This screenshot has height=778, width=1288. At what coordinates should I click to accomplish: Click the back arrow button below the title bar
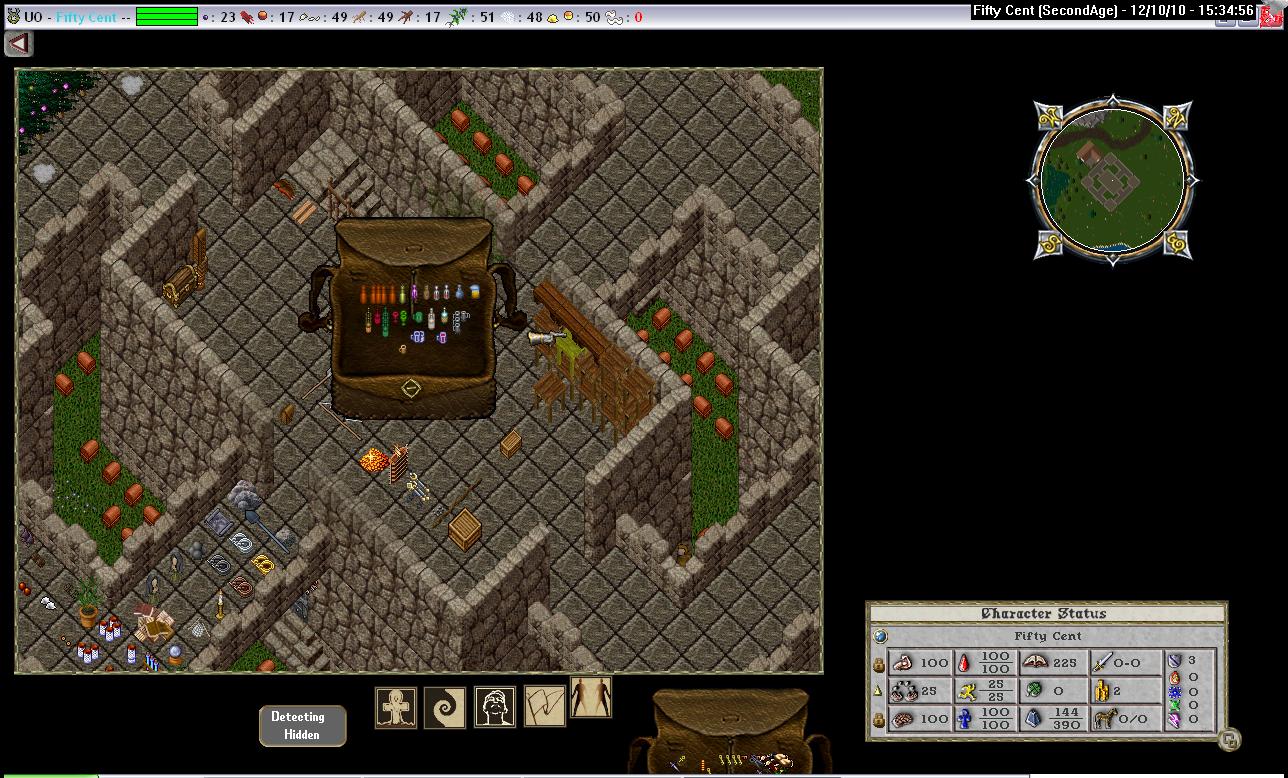point(19,44)
